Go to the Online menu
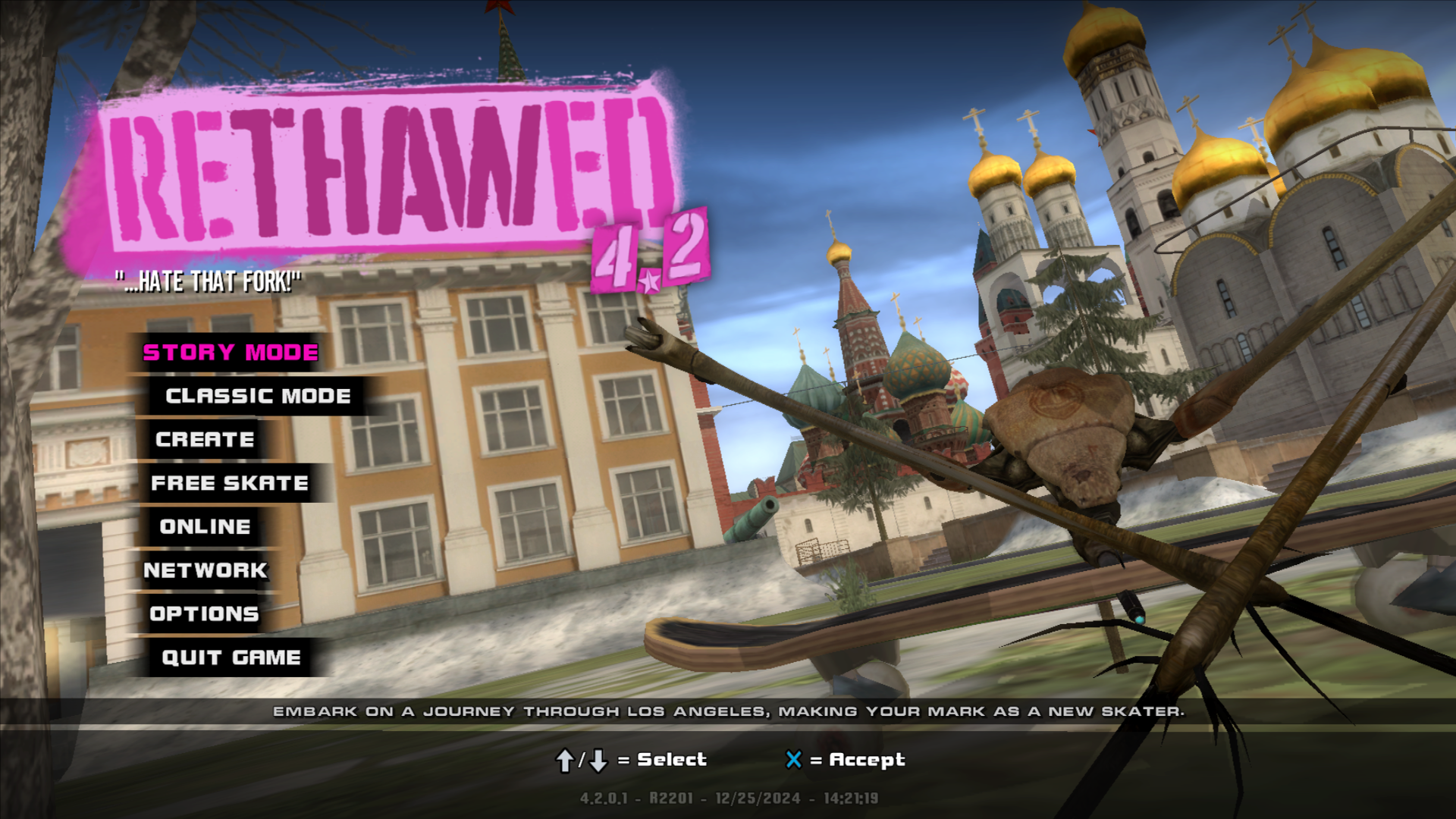This screenshot has width=1456, height=819. 205,527
